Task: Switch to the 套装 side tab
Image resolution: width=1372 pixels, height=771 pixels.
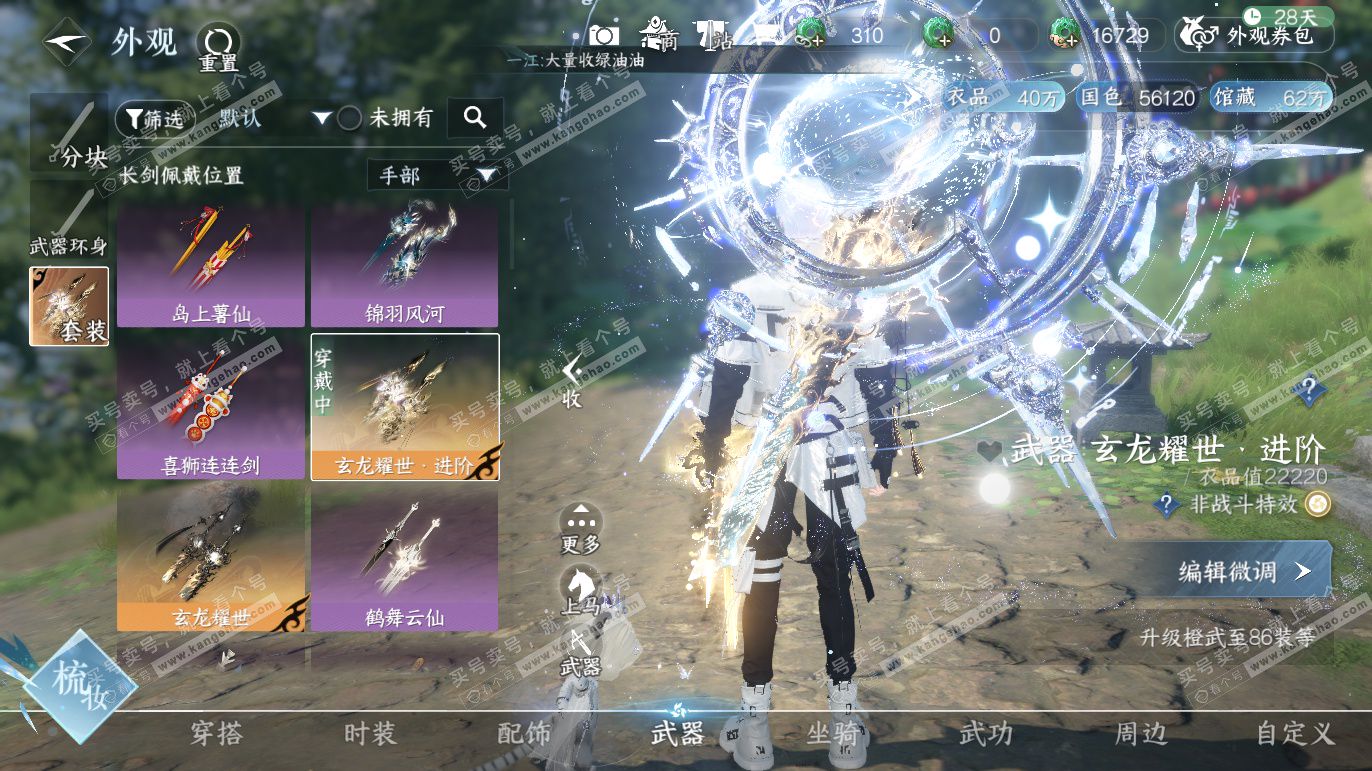Action: (x=69, y=306)
